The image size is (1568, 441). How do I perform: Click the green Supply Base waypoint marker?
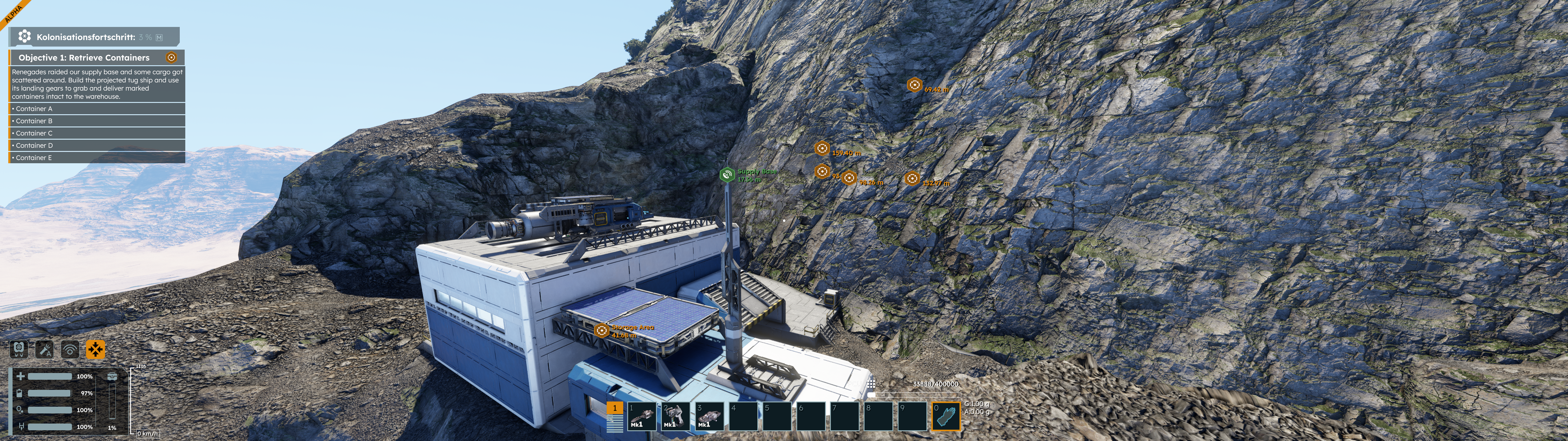pos(727,175)
